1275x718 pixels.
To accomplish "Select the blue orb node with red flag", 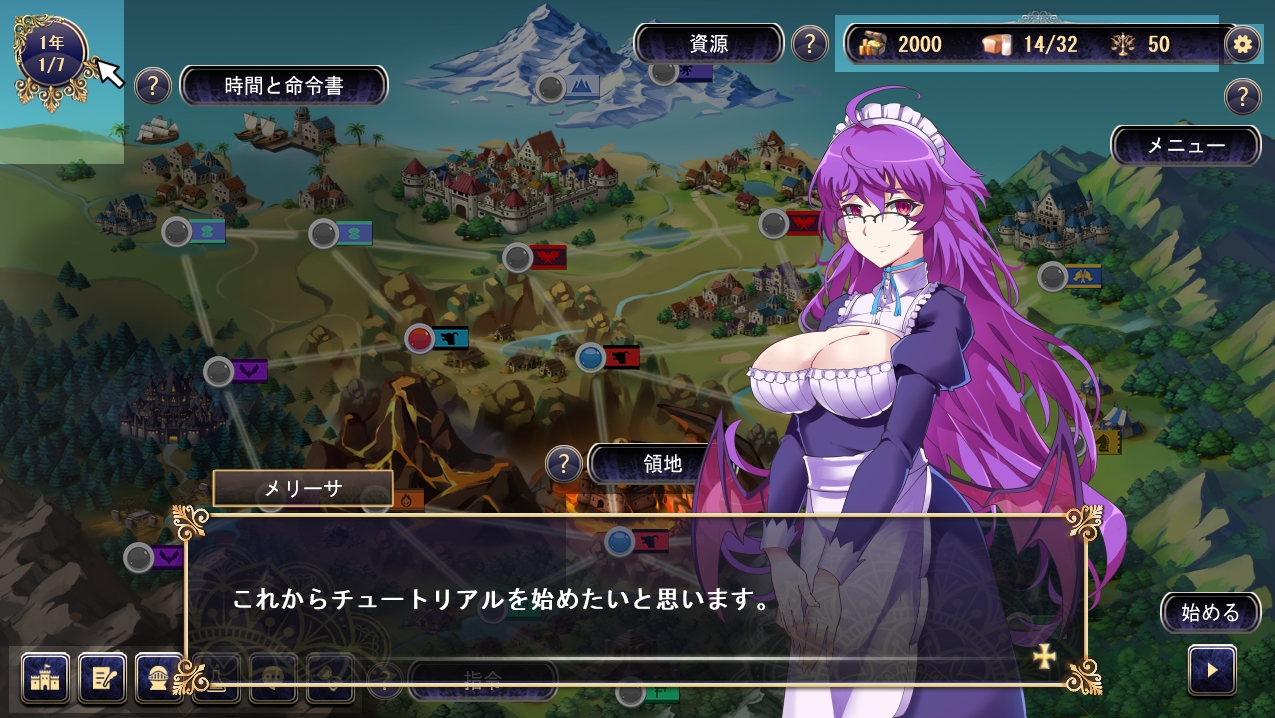I will 591,356.
